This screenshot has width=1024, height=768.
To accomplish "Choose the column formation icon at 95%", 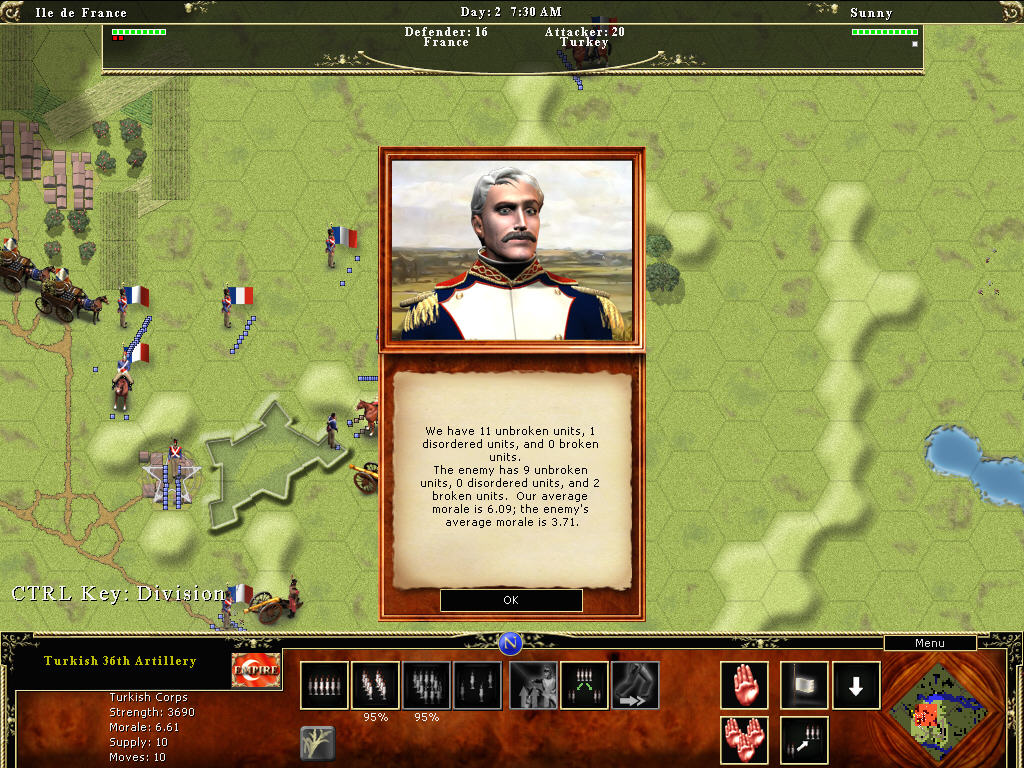I will pyautogui.click(x=375, y=685).
